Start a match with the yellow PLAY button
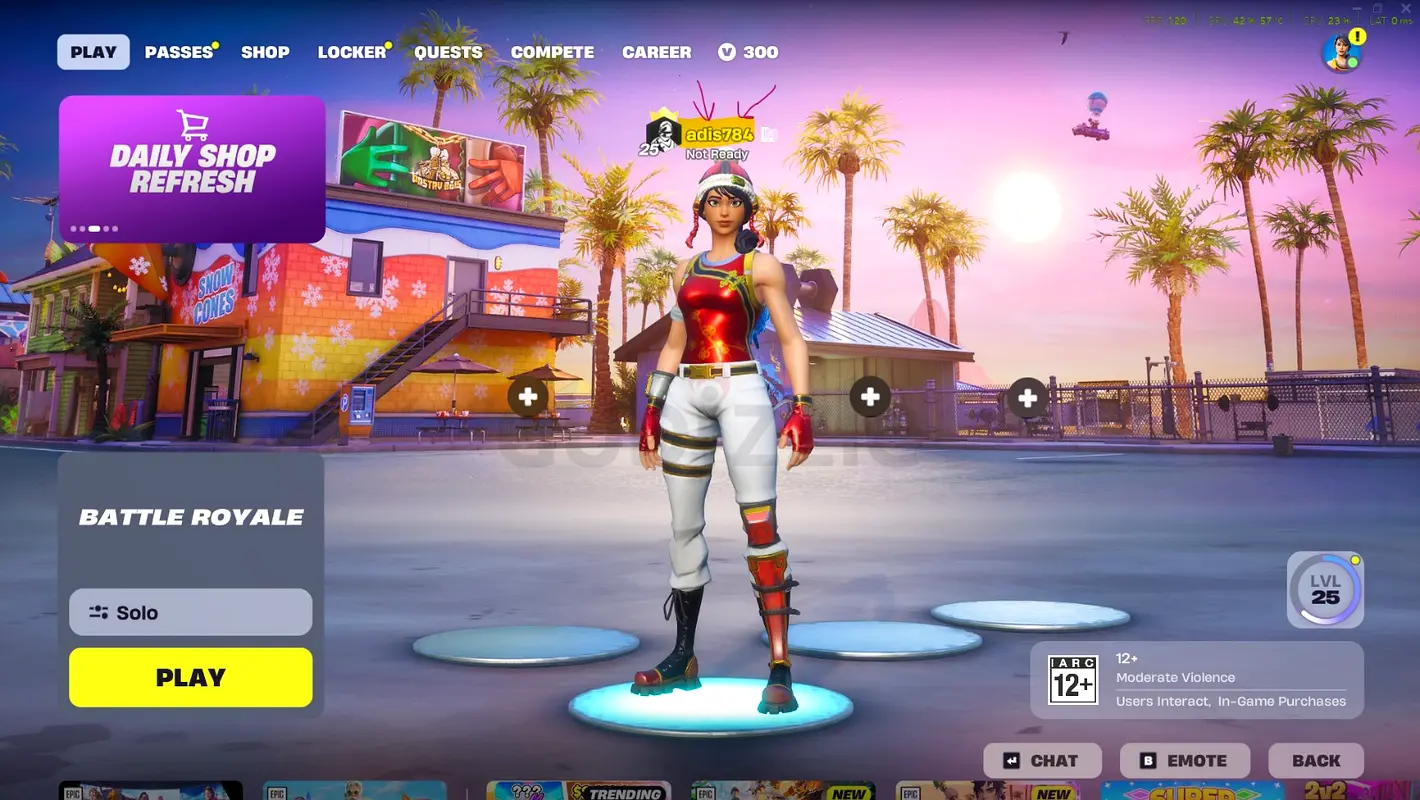Screen dimensions: 1420x800 pyautogui.click(x=191, y=677)
